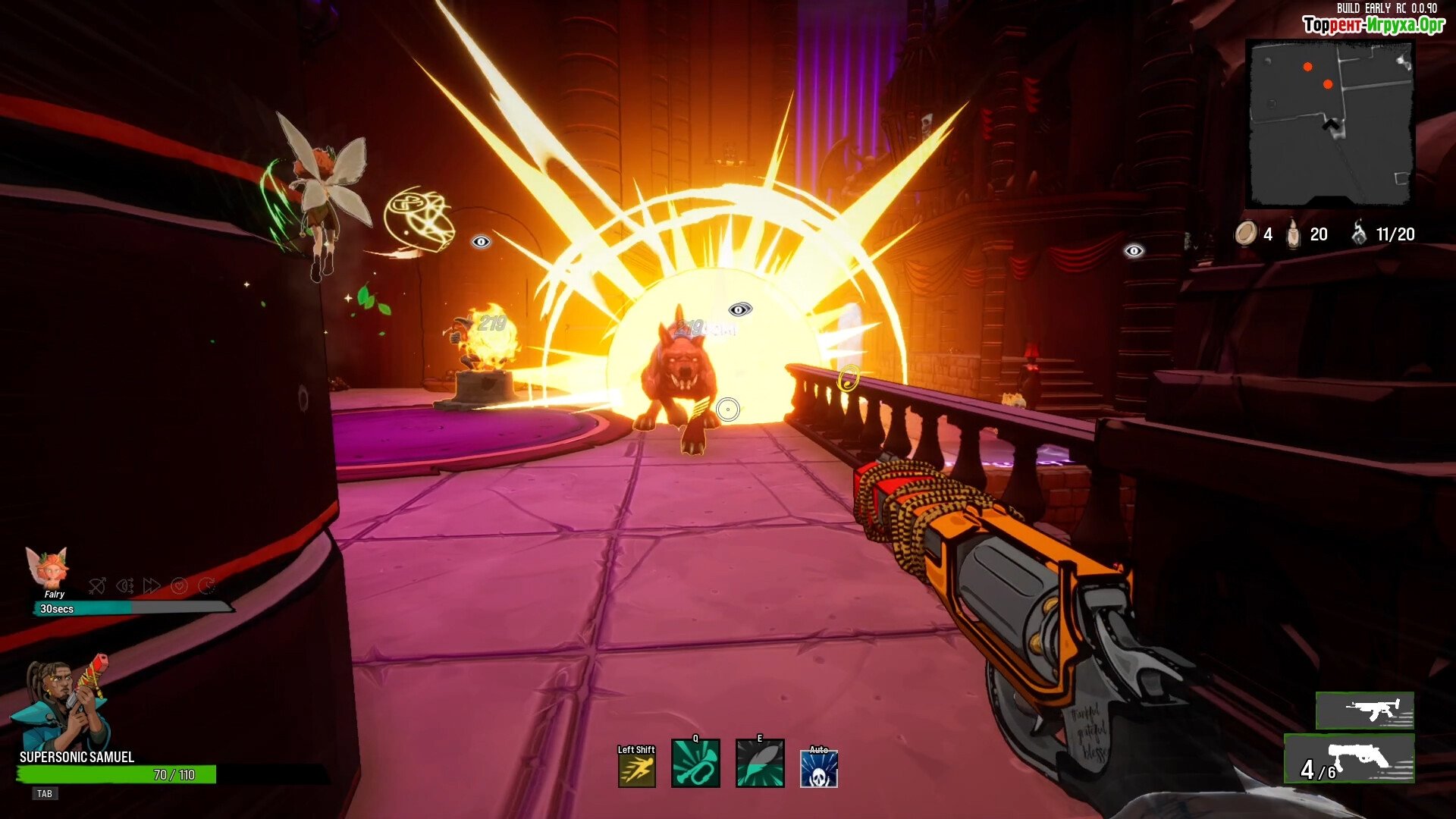Screen dimensions: 1456x819
Task: Open the minimap
Action: (1330, 123)
